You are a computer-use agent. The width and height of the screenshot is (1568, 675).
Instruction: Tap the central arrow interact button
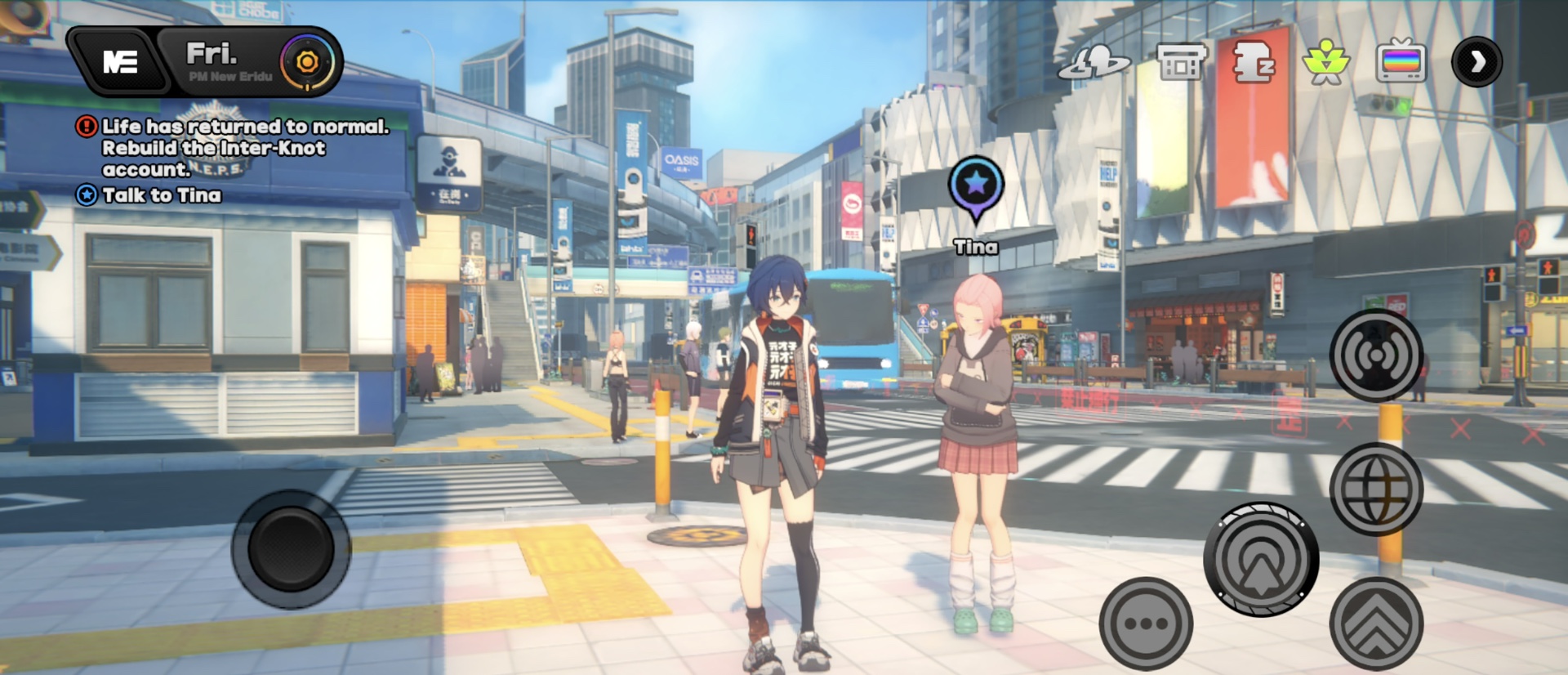pos(1261,559)
